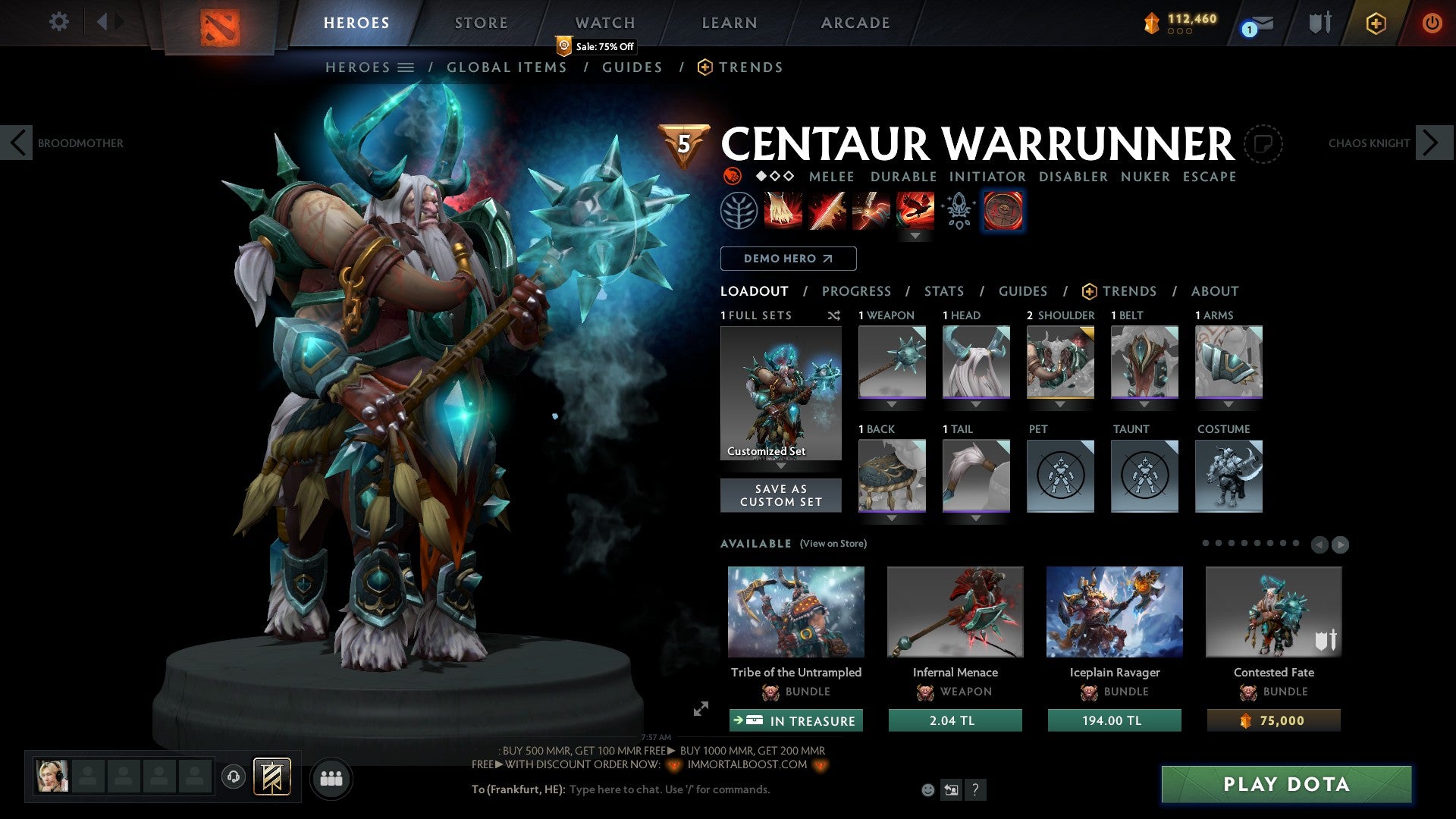Image resolution: width=1456 pixels, height=819 pixels.
Task: Toggle the equipped Shoulder item slot
Action: [x=1059, y=362]
